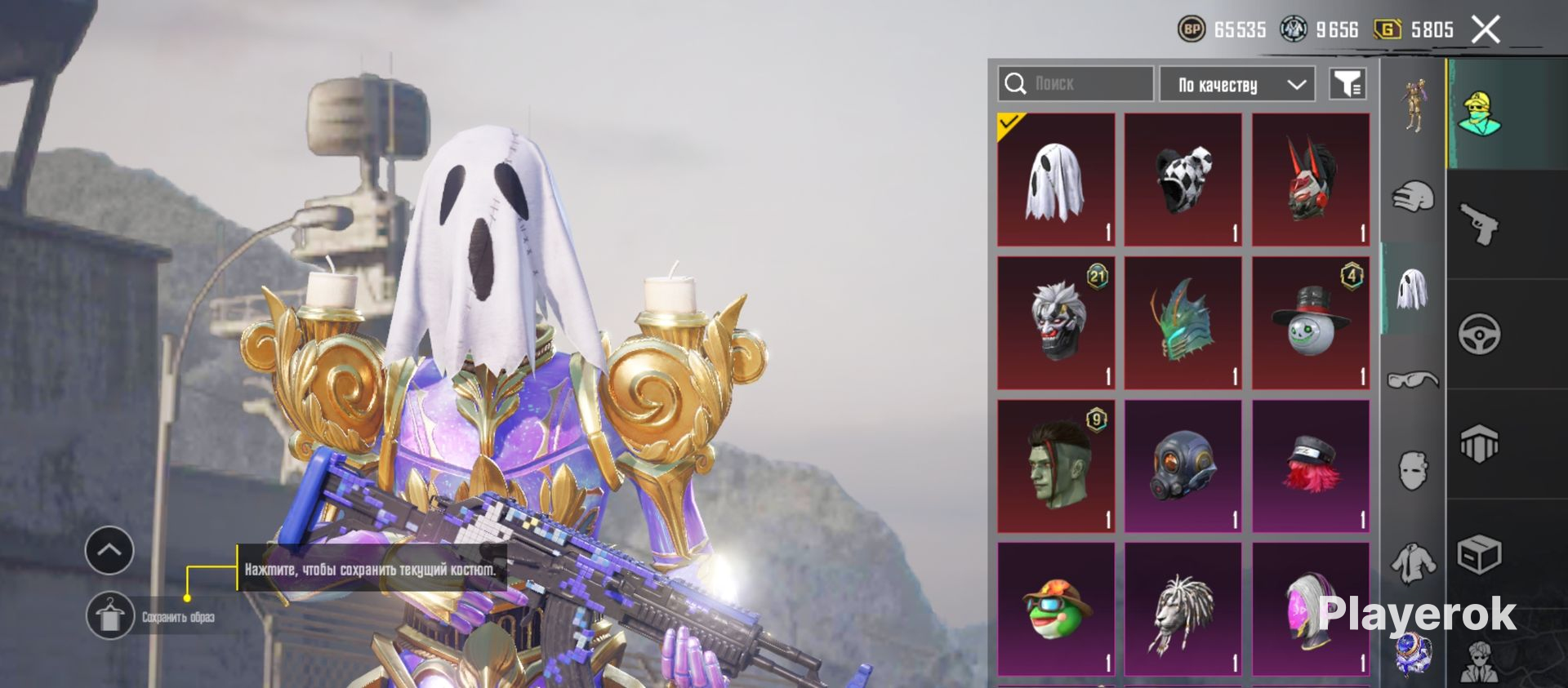
Task: Select the white ghost sheet headgear
Action: click(1056, 180)
